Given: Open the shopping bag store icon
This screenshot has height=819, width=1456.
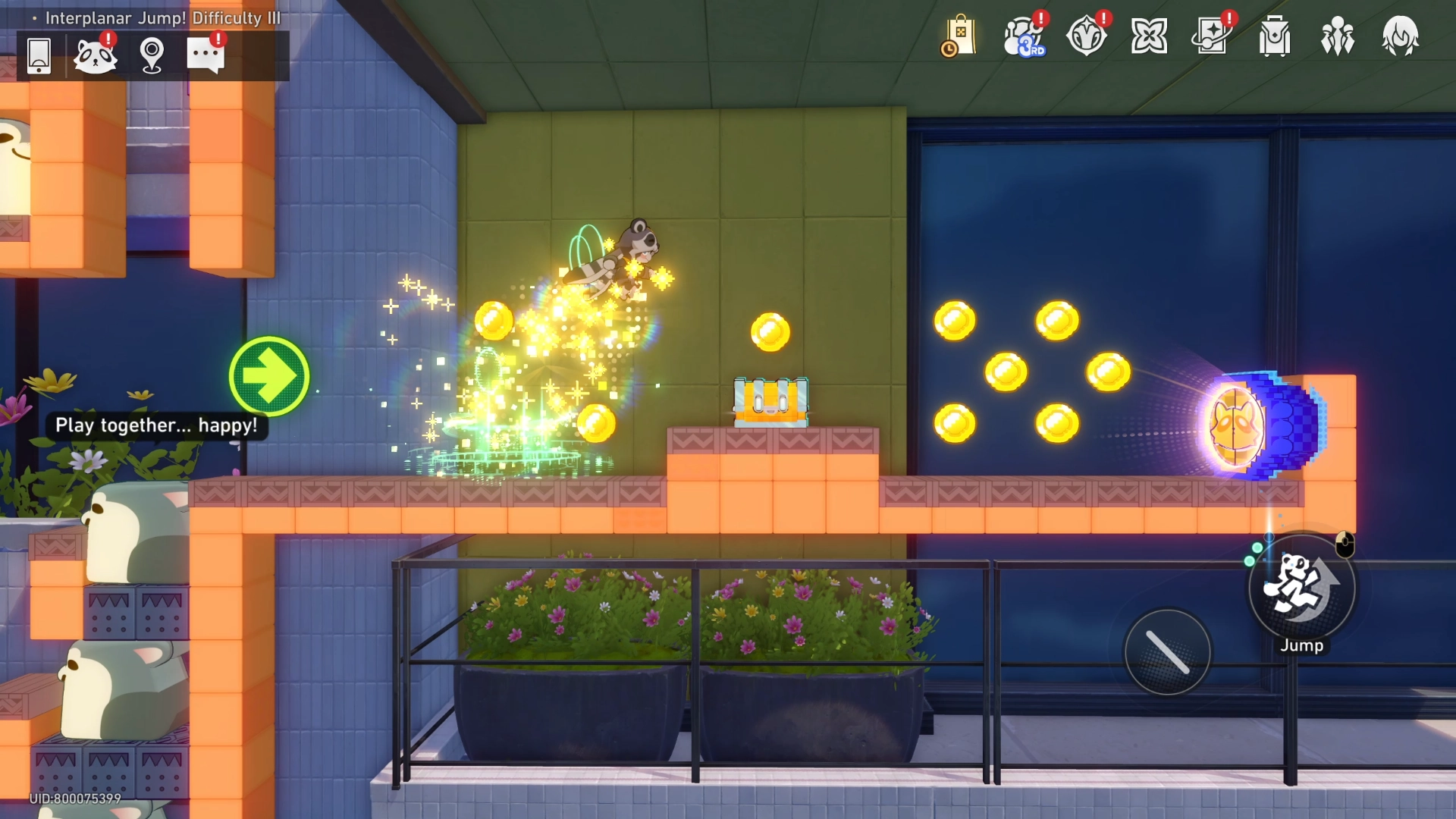Looking at the screenshot, I should pyautogui.click(x=959, y=36).
